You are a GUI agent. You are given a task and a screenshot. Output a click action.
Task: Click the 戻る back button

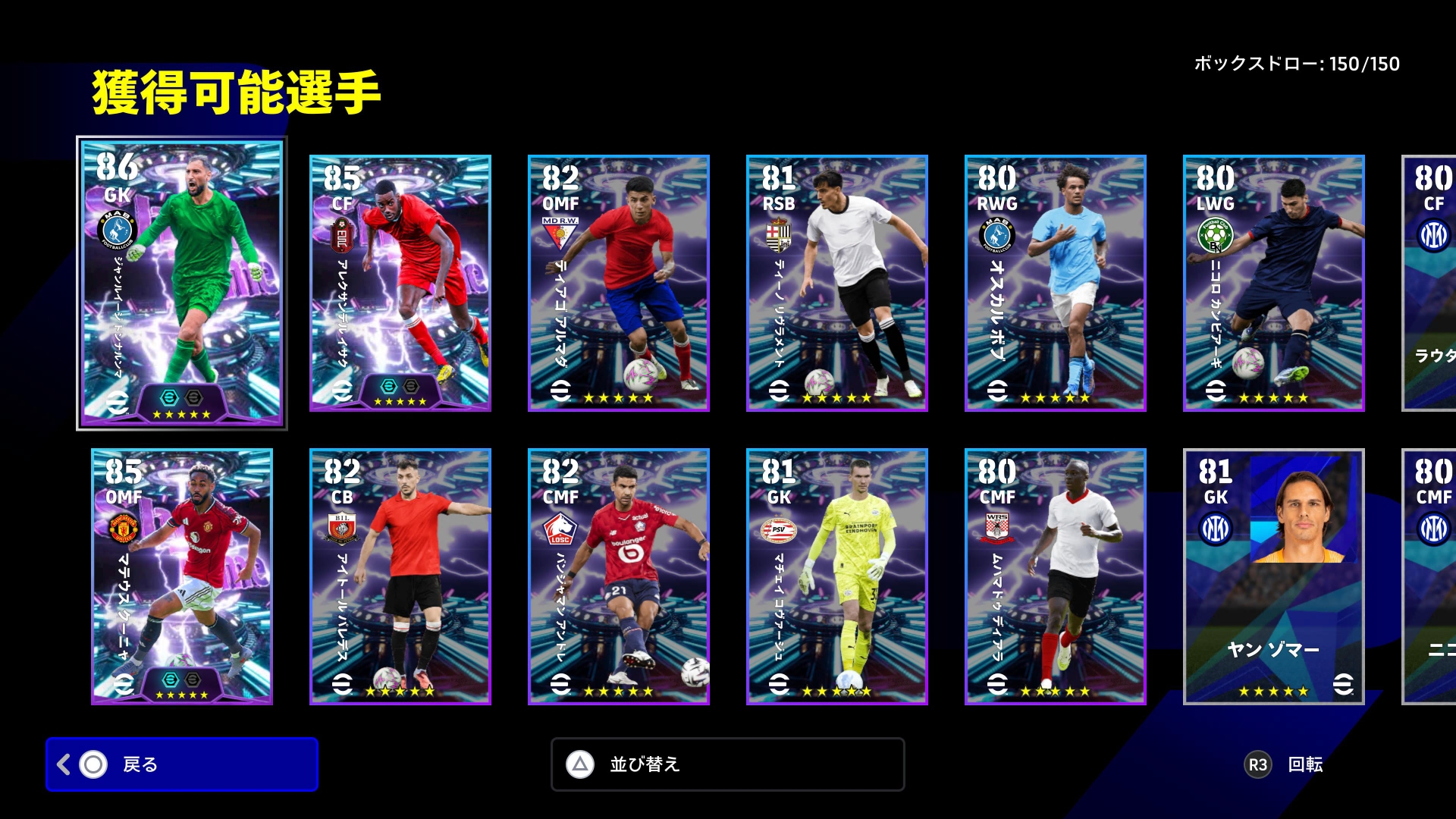(x=182, y=764)
